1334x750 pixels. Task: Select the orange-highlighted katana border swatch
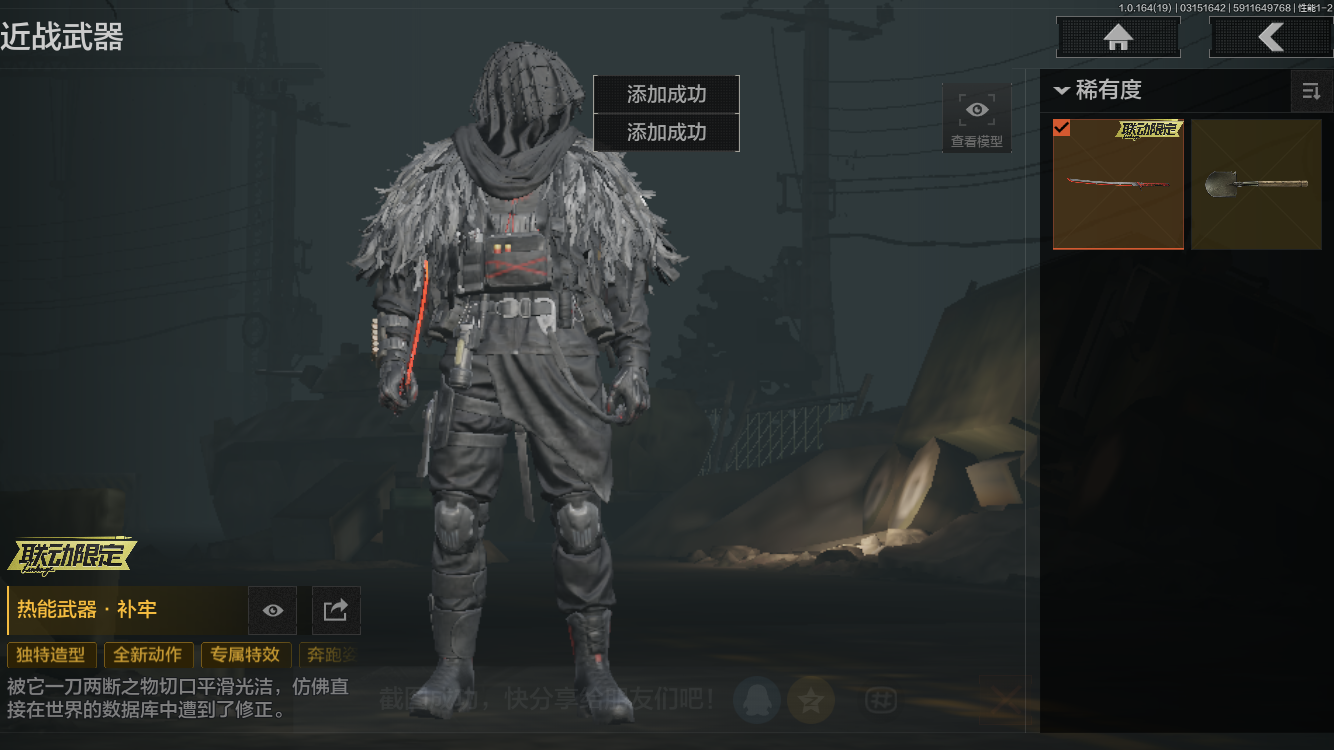click(x=1118, y=185)
